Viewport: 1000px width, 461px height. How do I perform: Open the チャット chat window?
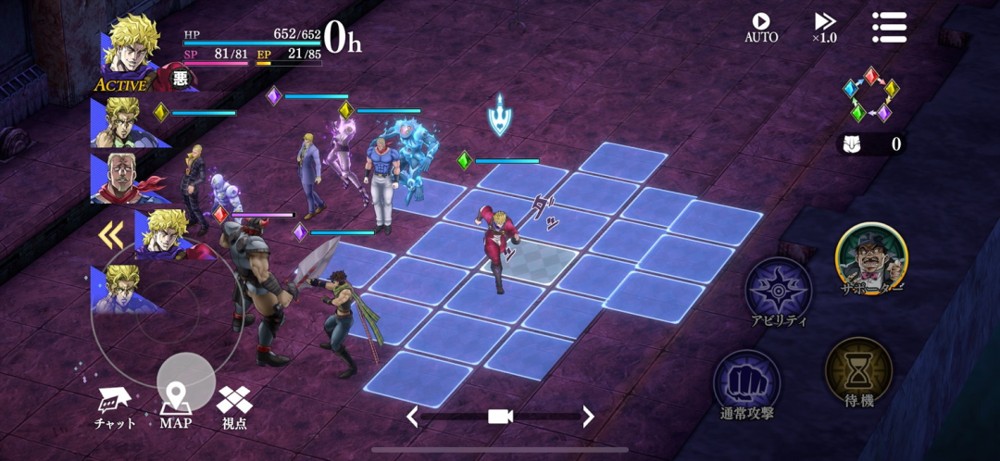[x=114, y=406]
